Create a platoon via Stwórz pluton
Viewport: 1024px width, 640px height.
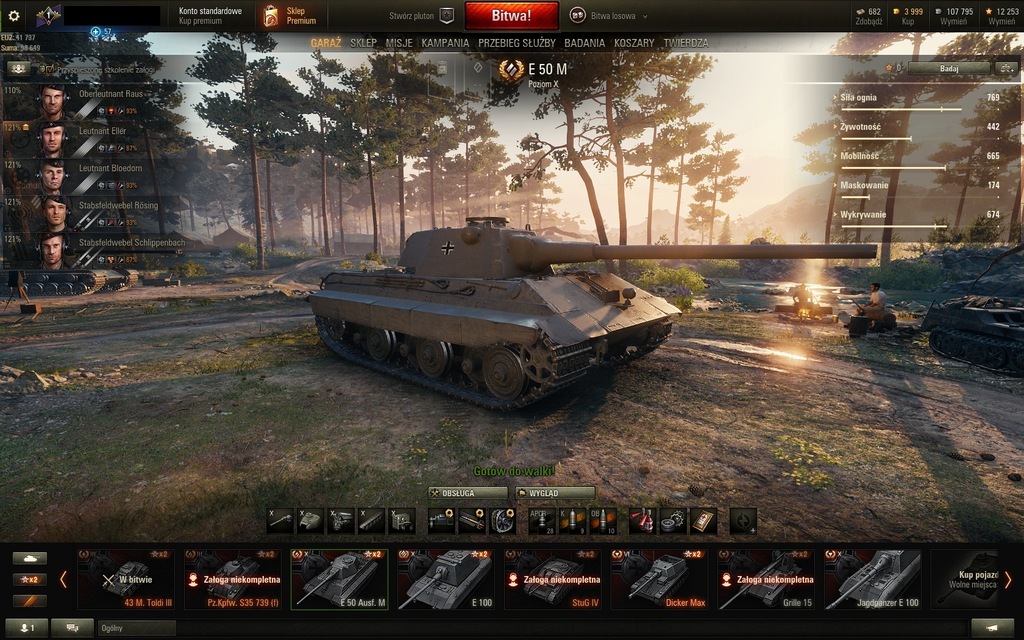(x=421, y=16)
